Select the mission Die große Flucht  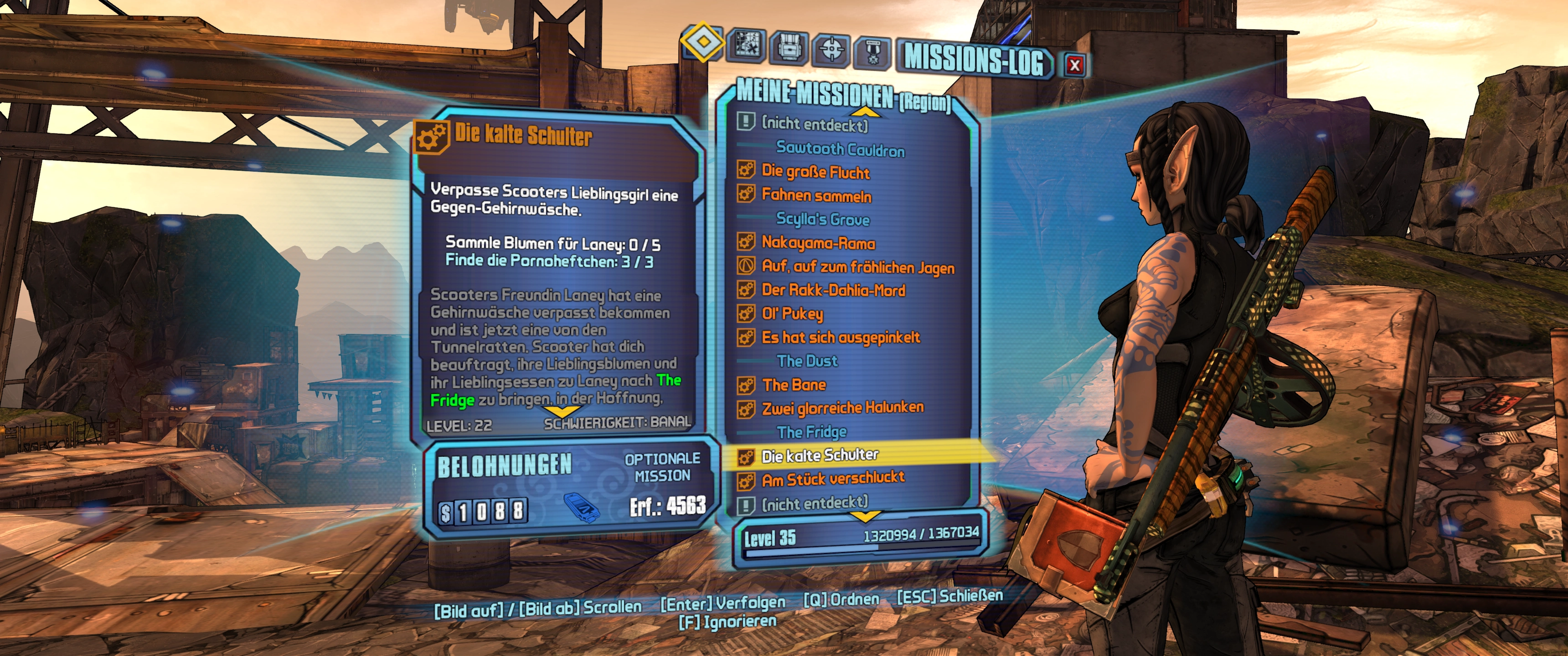(815, 172)
